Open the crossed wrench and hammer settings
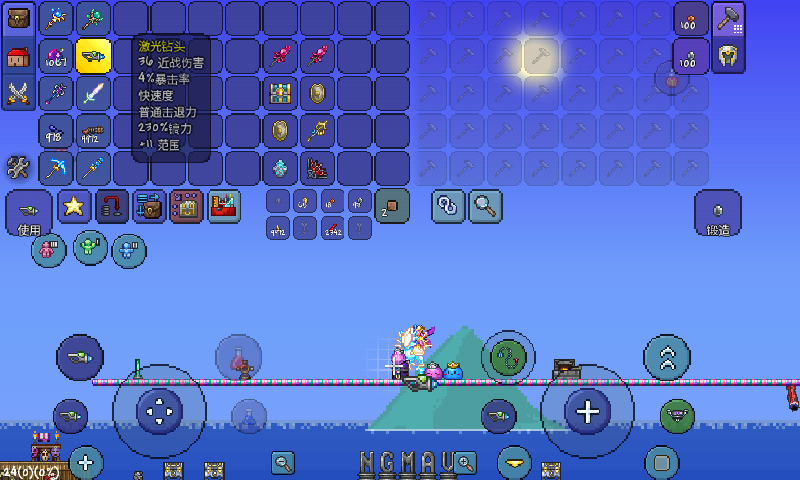 pos(19,167)
